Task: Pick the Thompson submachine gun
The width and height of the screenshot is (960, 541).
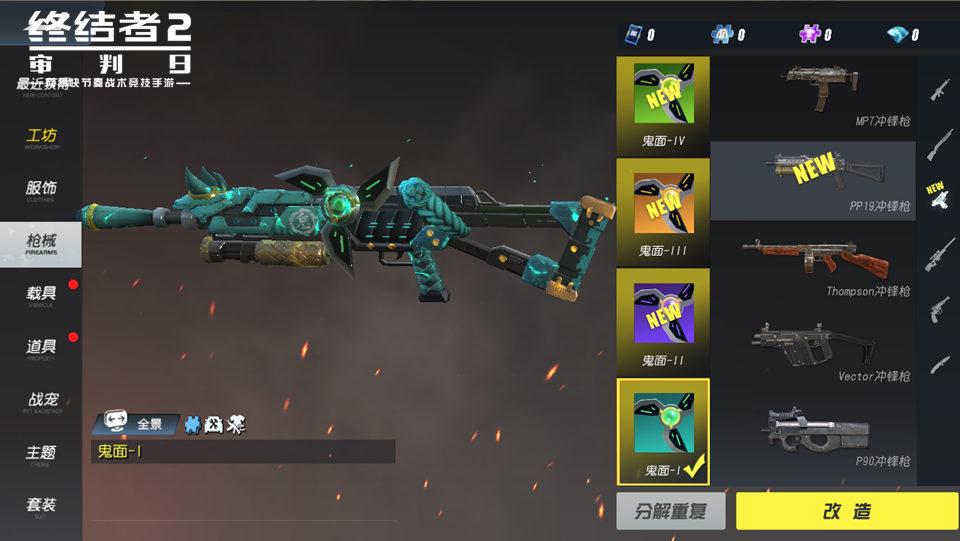Action: (813, 265)
